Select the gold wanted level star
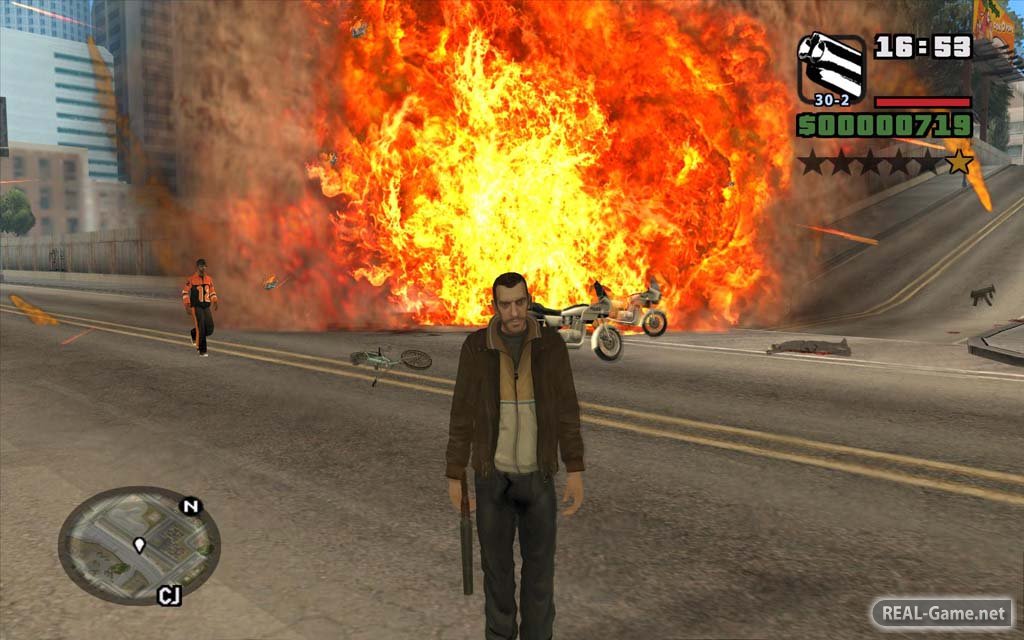 (959, 161)
